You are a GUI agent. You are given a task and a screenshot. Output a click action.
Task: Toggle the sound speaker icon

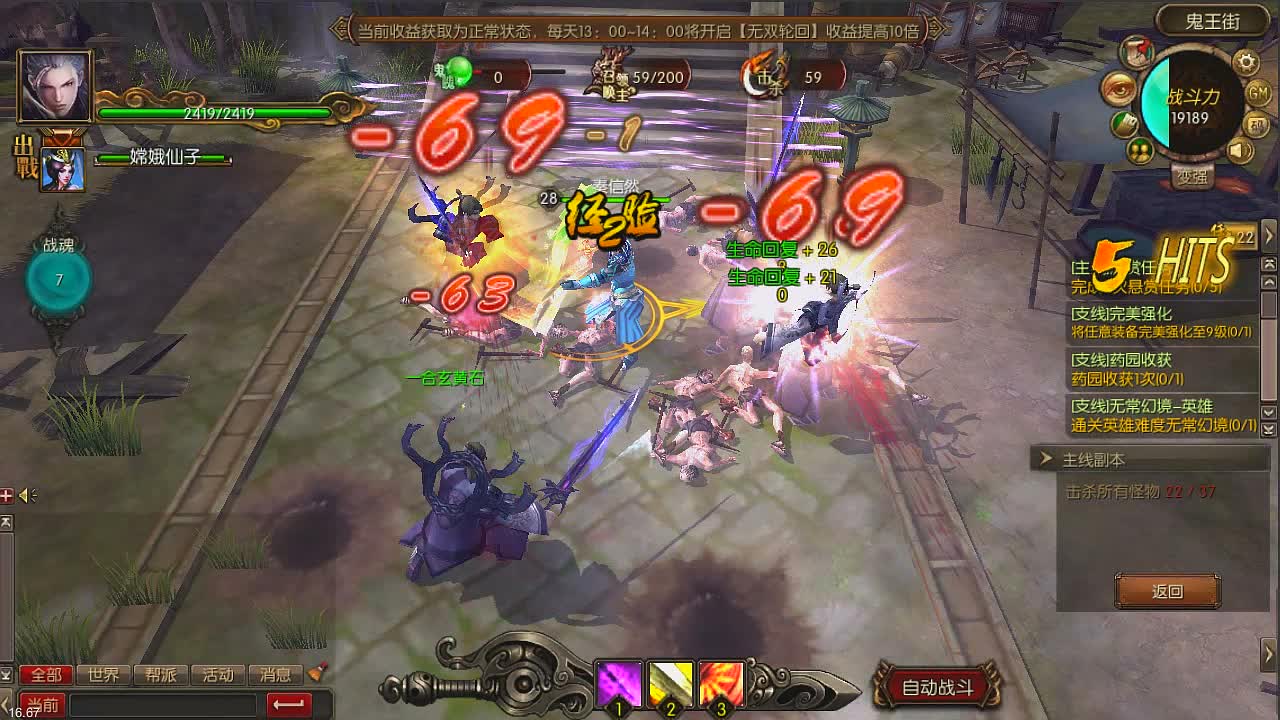click(1240, 150)
